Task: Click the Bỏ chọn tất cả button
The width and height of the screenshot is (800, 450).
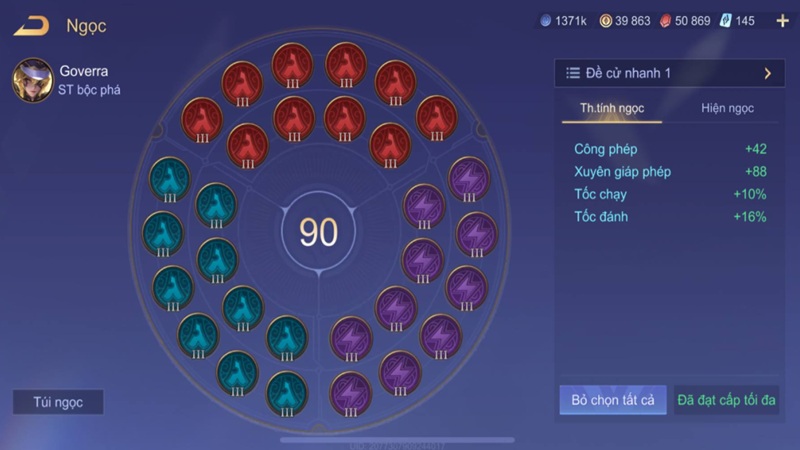Action: pos(613,400)
